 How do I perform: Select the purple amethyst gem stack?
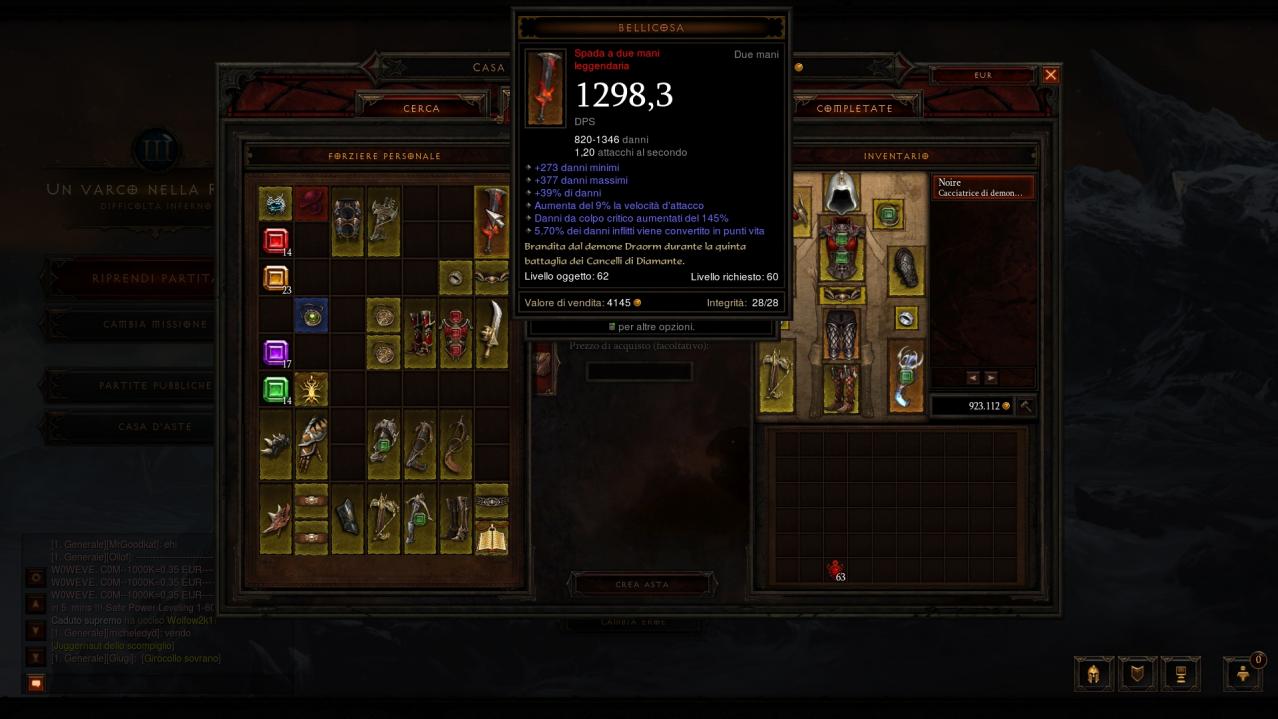click(x=275, y=352)
